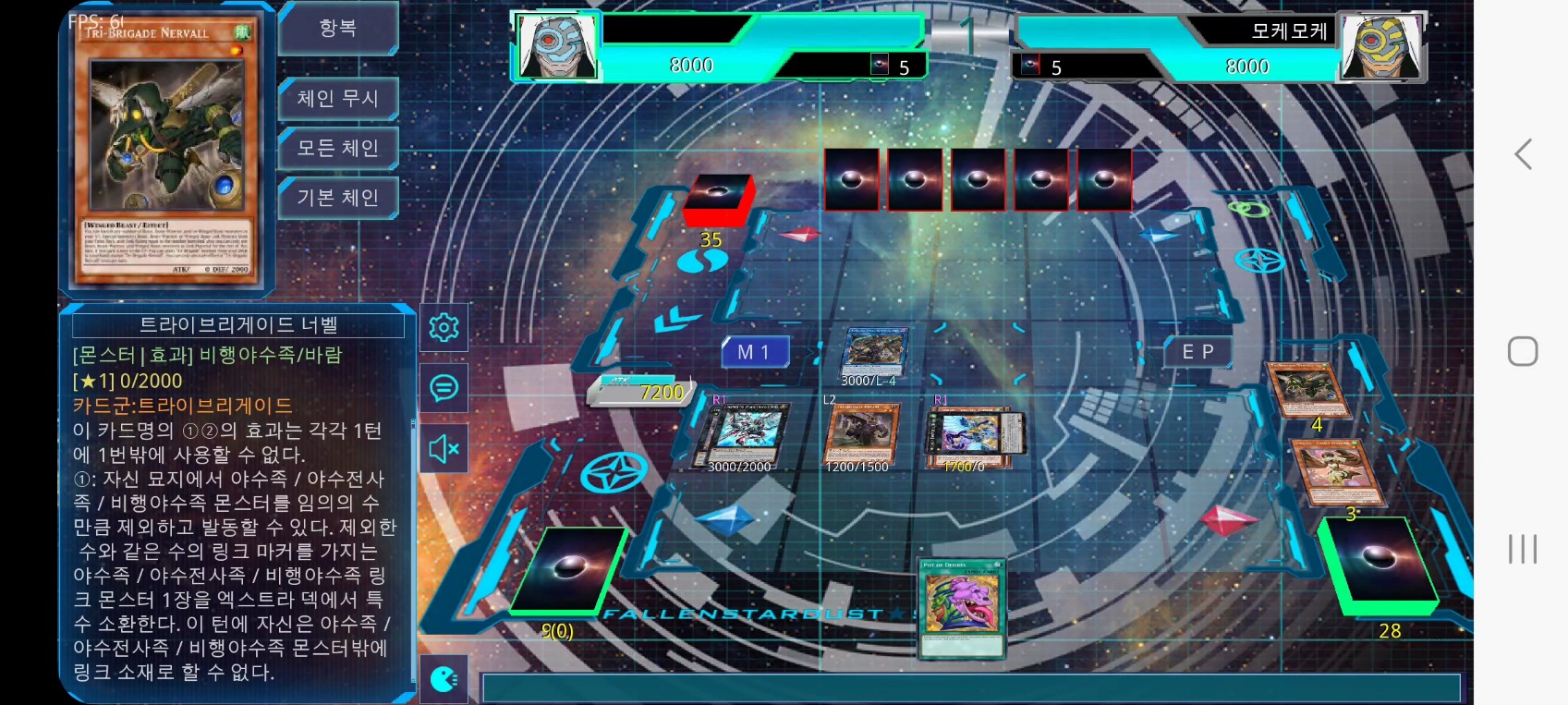The width and height of the screenshot is (1568, 705).
Task: Tap the Android back arrow
Action: pyautogui.click(x=1523, y=154)
